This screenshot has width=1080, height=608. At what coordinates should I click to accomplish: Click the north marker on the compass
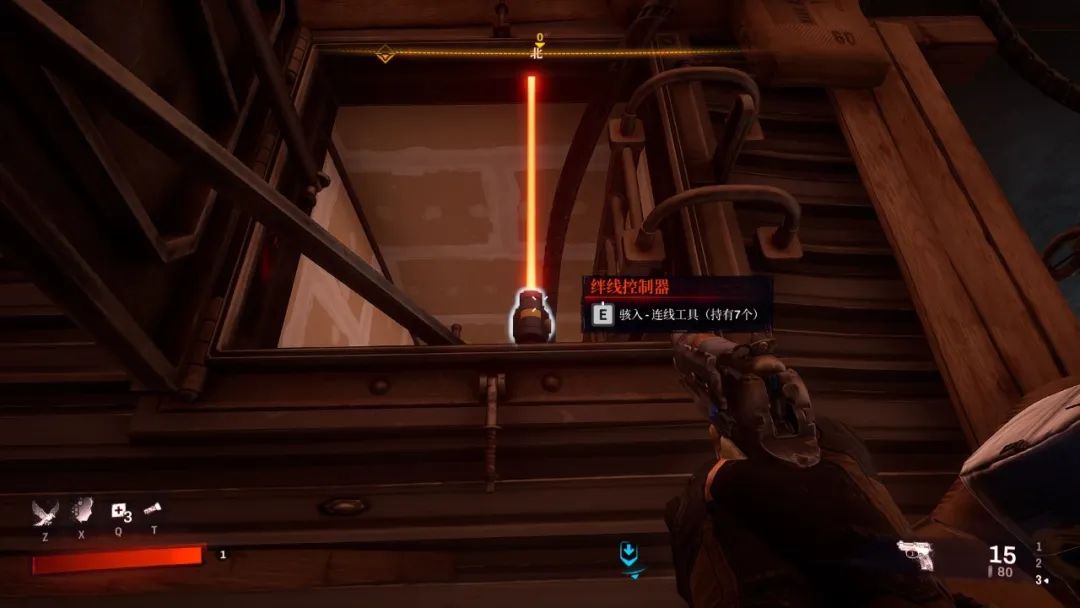click(x=538, y=52)
